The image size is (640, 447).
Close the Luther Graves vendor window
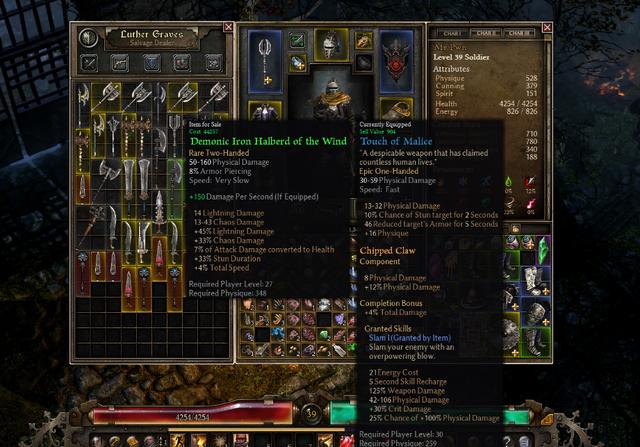click(227, 28)
